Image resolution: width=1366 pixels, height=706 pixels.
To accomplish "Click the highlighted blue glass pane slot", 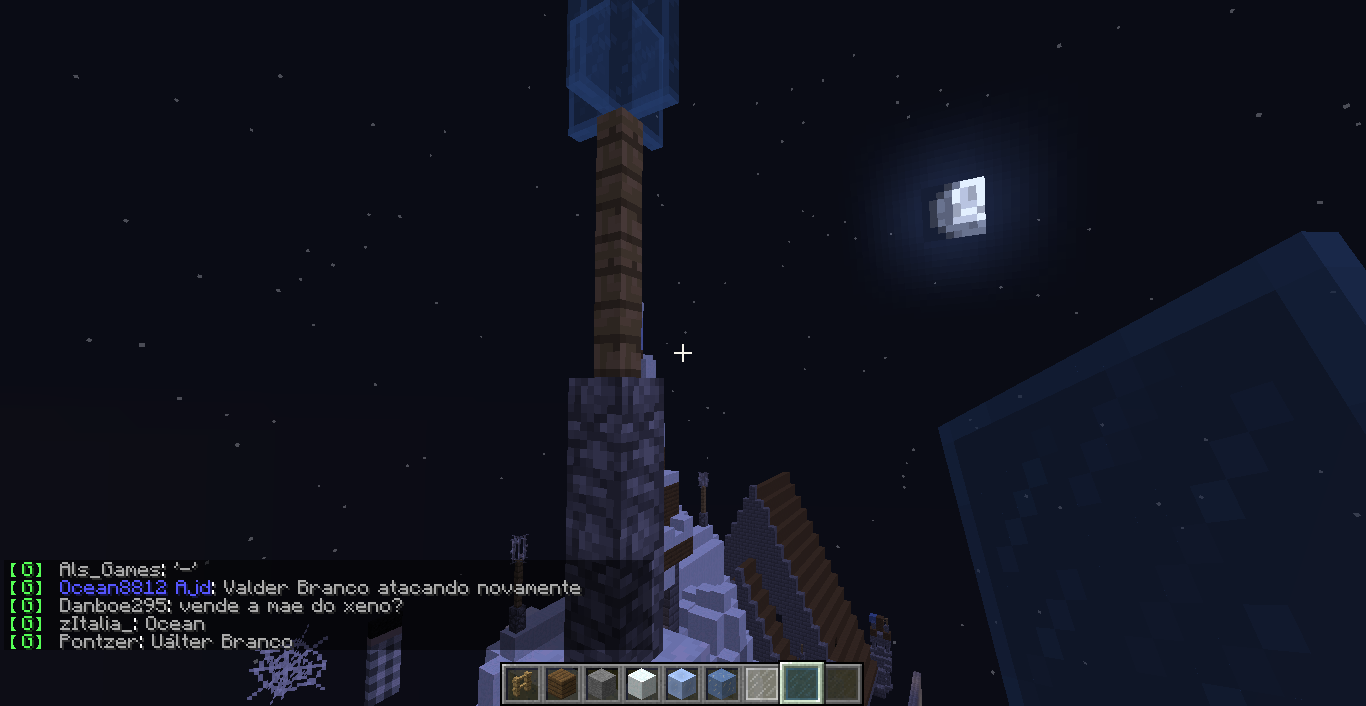I will point(802,684).
